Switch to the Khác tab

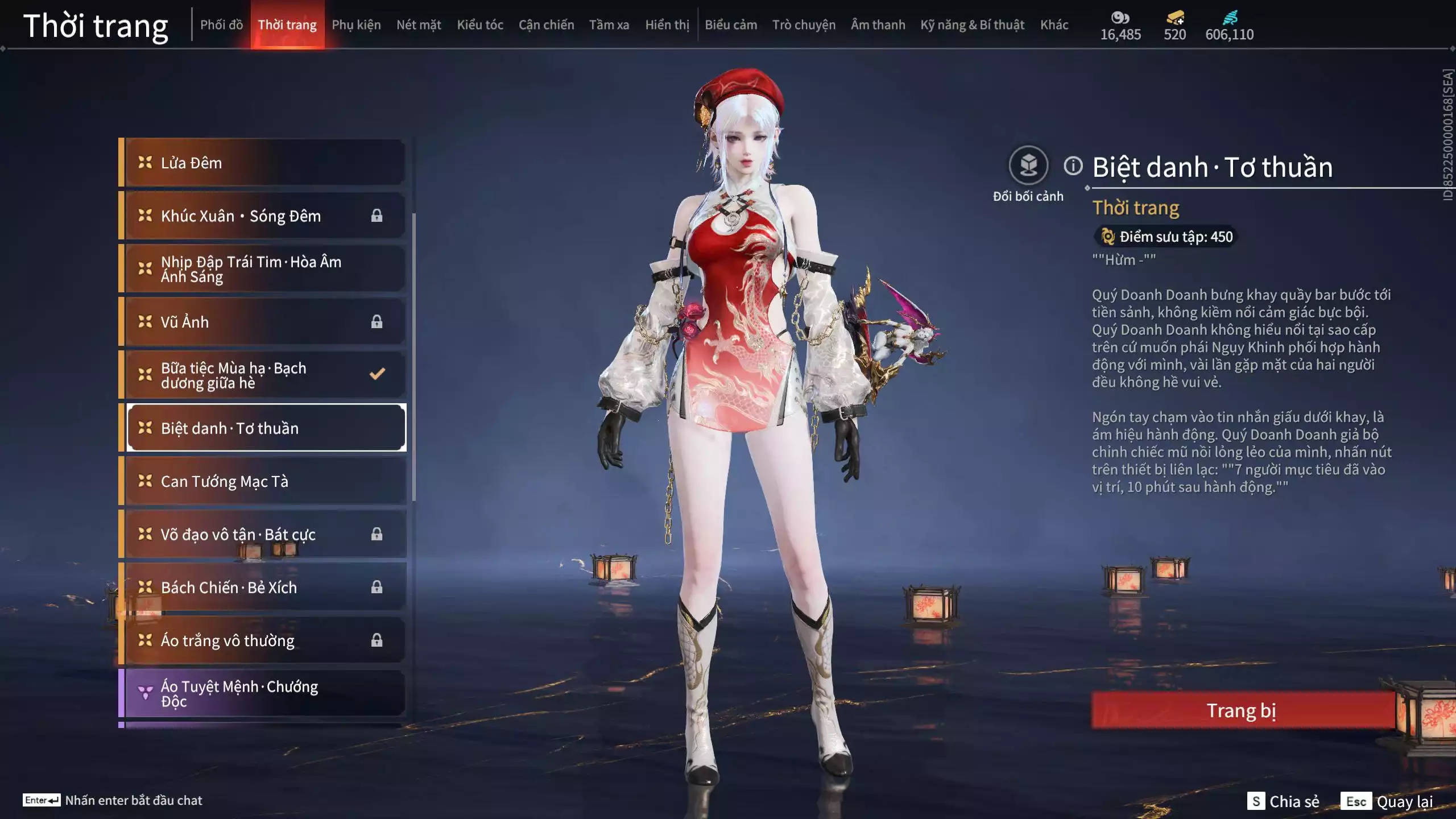pyautogui.click(x=1054, y=25)
